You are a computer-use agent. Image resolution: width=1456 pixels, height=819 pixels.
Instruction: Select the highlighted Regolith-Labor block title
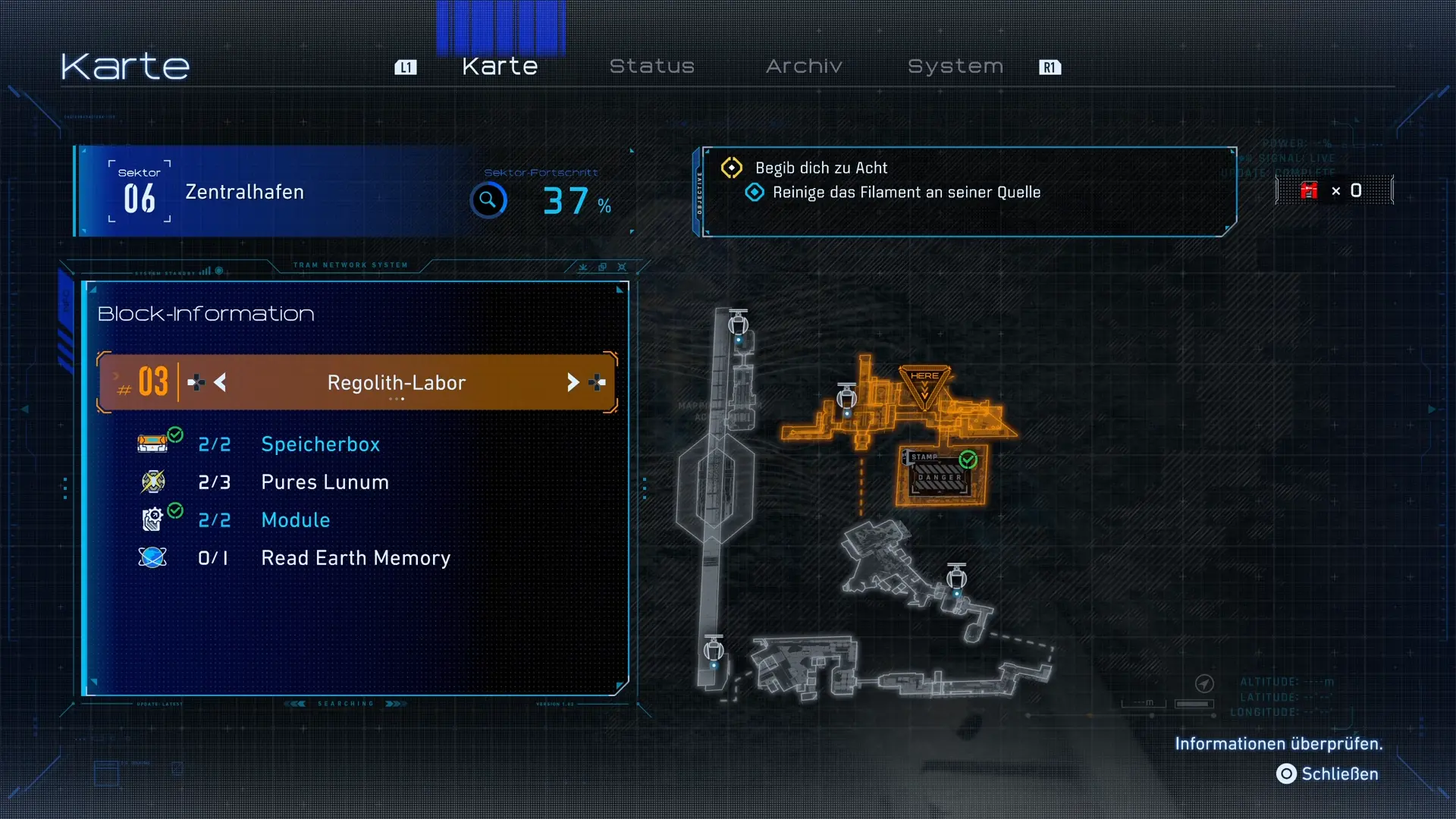[x=396, y=383]
